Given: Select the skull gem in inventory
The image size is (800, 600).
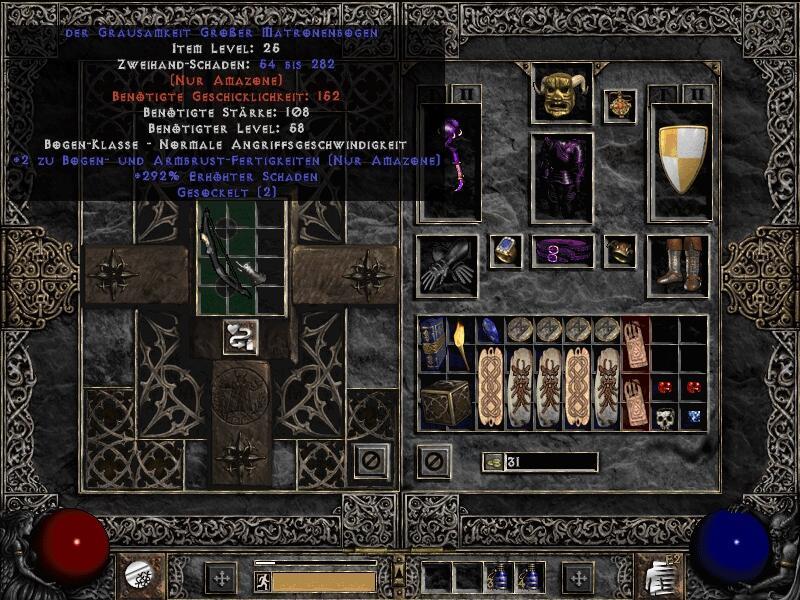Looking at the screenshot, I should coord(665,416).
